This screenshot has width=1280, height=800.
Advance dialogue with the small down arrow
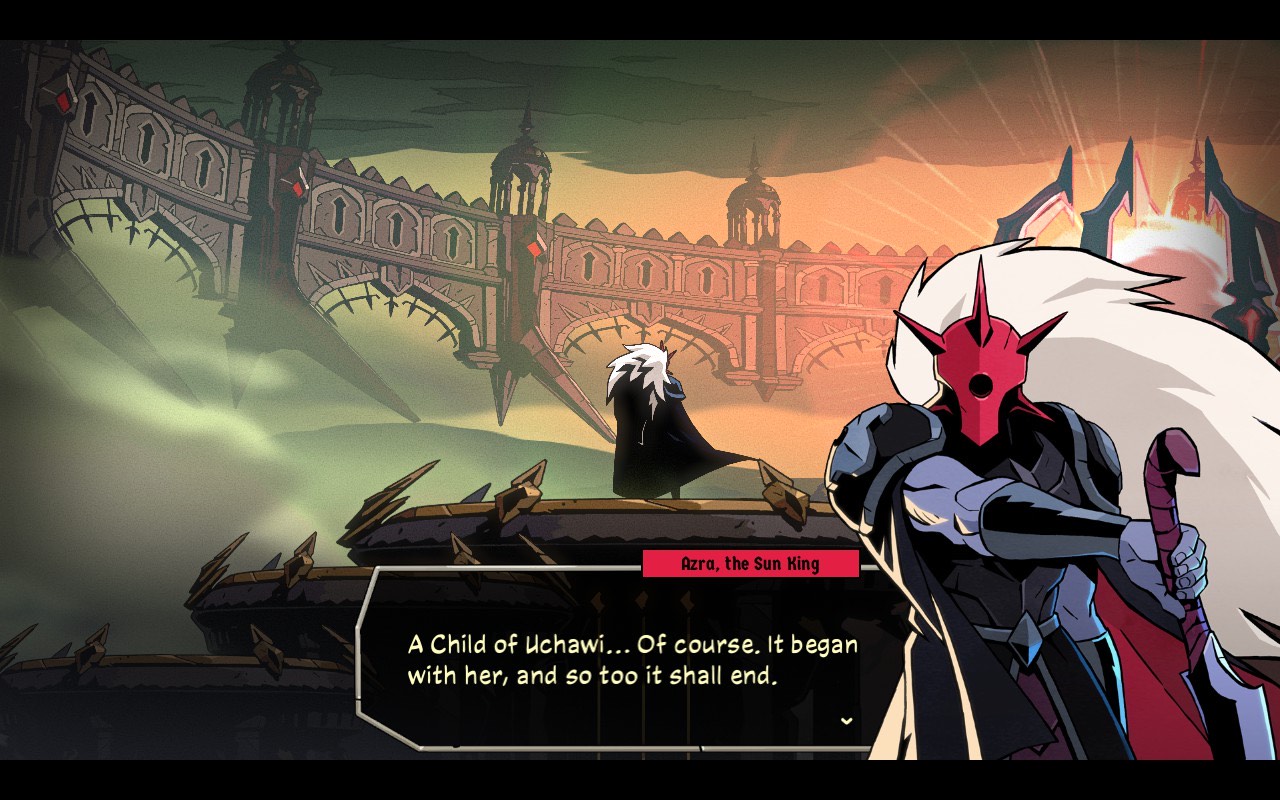point(847,720)
